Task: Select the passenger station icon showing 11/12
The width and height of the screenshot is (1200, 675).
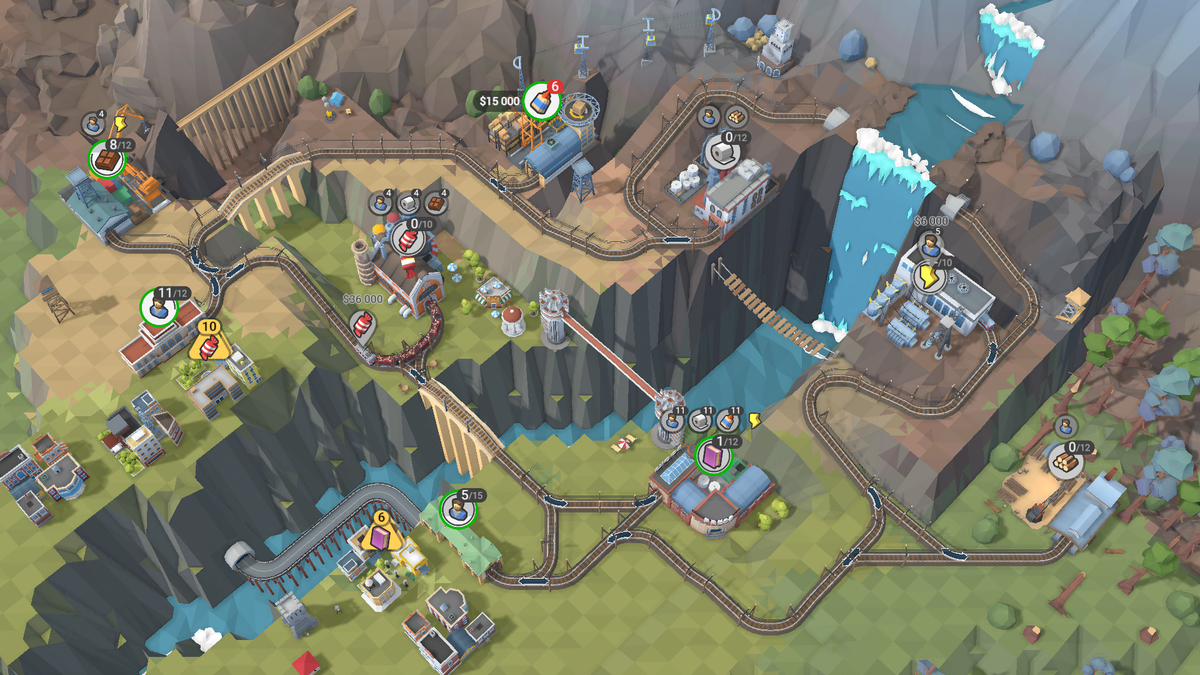Action: [x=158, y=307]
